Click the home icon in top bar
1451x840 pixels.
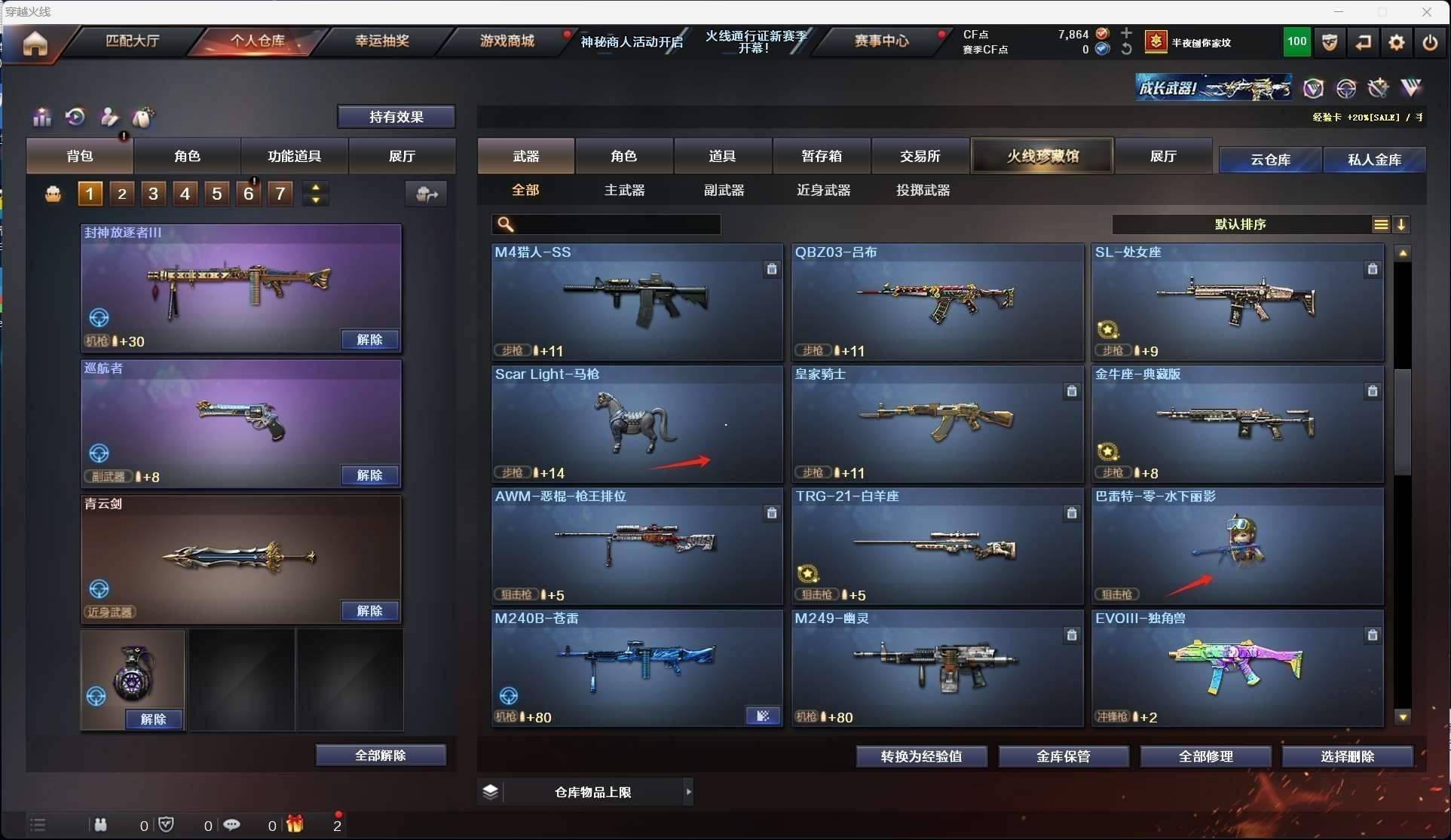(x=35, y=43)
